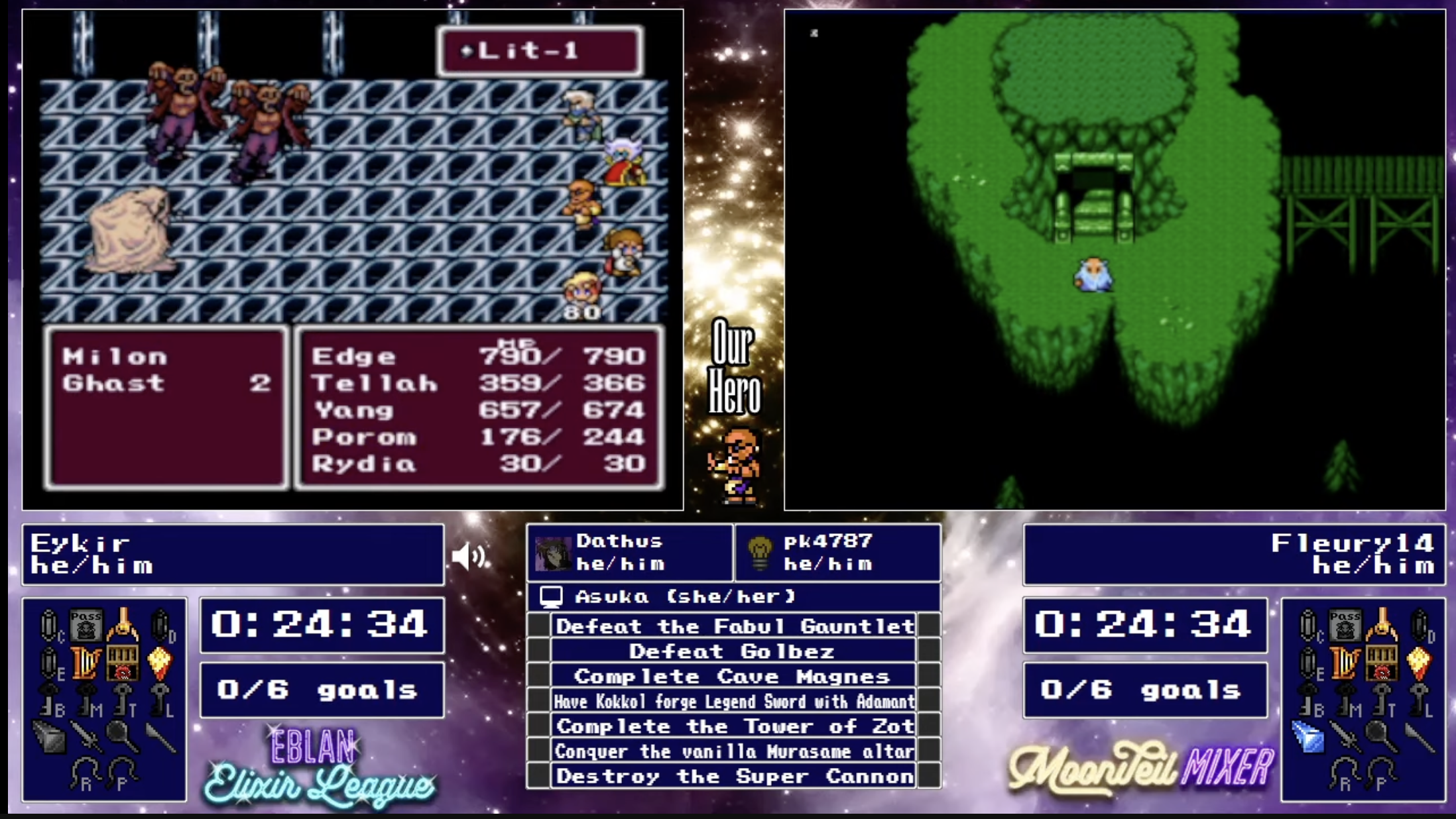Select Porom in the party list
The height and width of the screenshot is (819, 1456).
coord(364,437)
